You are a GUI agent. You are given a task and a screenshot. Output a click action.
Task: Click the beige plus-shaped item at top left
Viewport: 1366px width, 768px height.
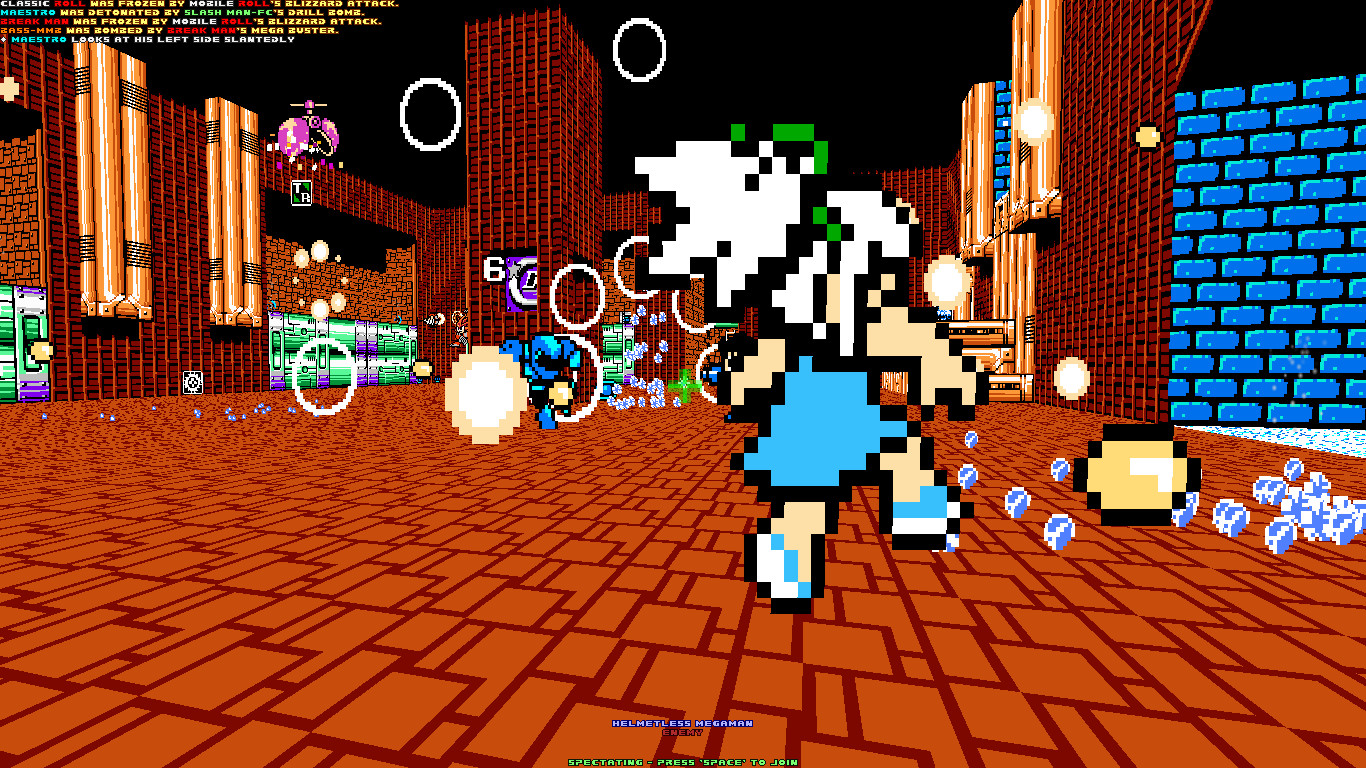click(6, 90)
